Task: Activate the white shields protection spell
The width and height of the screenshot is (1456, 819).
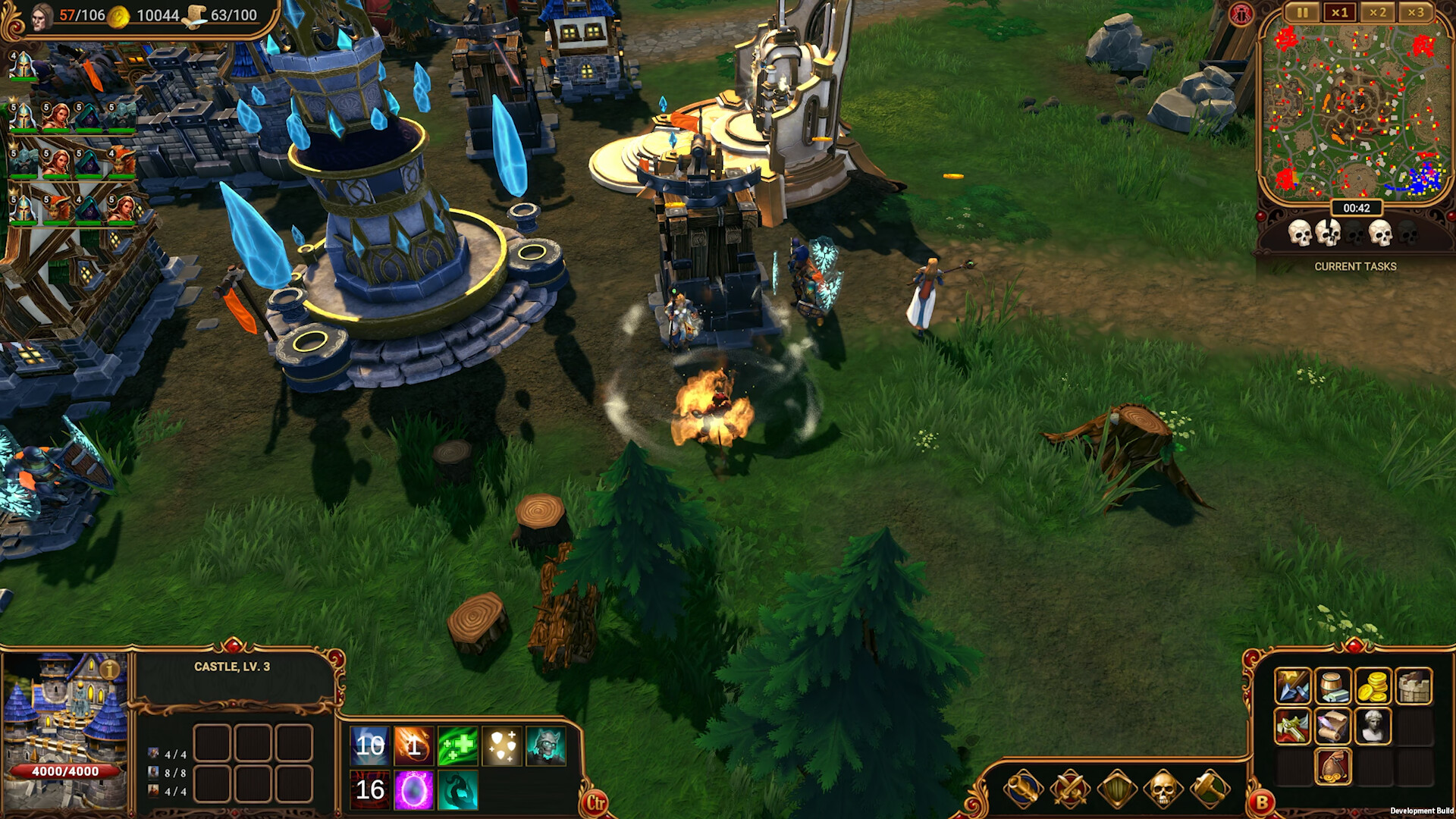Action: (502, 746)
